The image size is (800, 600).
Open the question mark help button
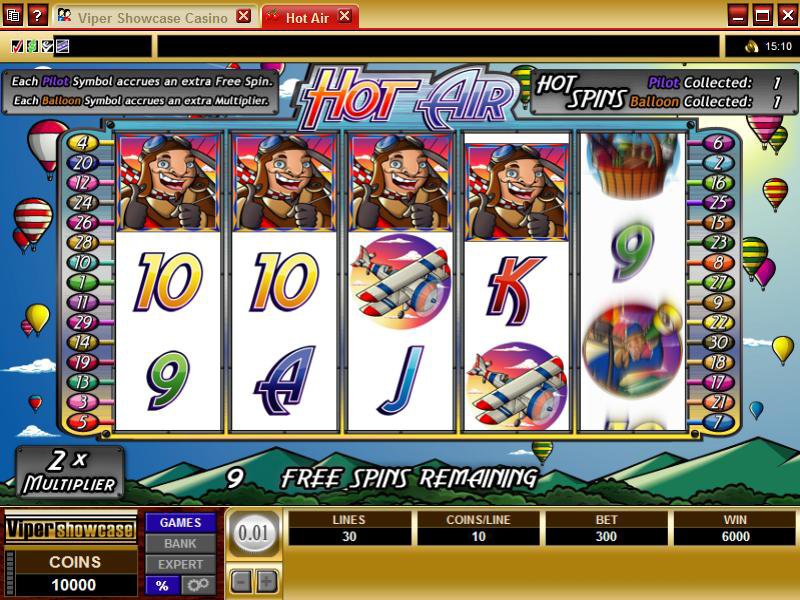36,15
